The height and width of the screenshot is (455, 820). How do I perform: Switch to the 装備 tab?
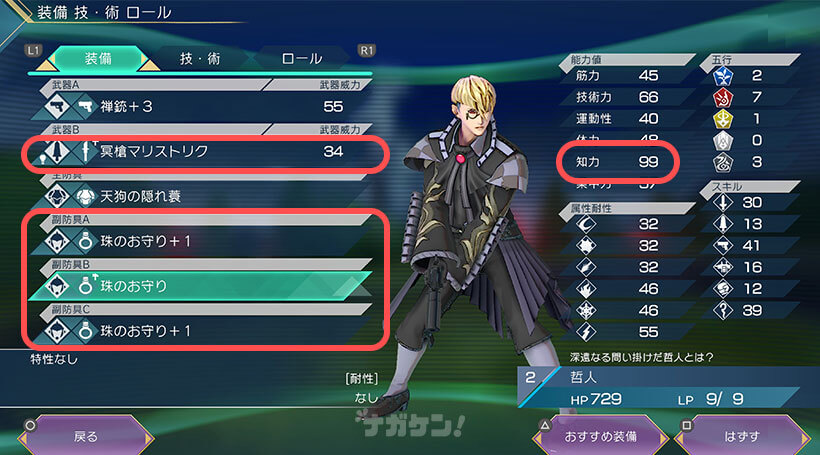tap(96, 58)
